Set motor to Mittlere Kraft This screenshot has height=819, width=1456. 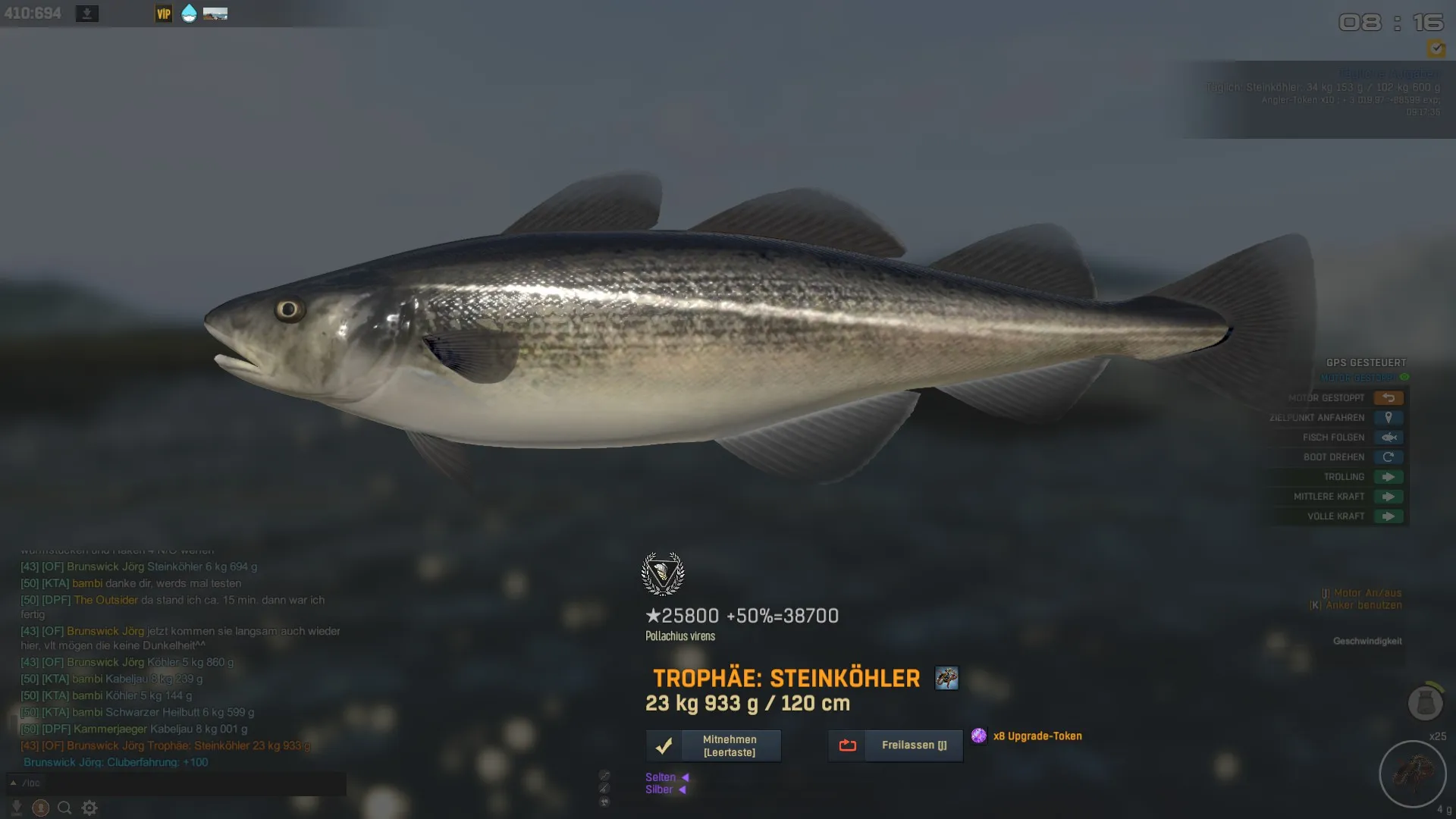pos(1389,497)
